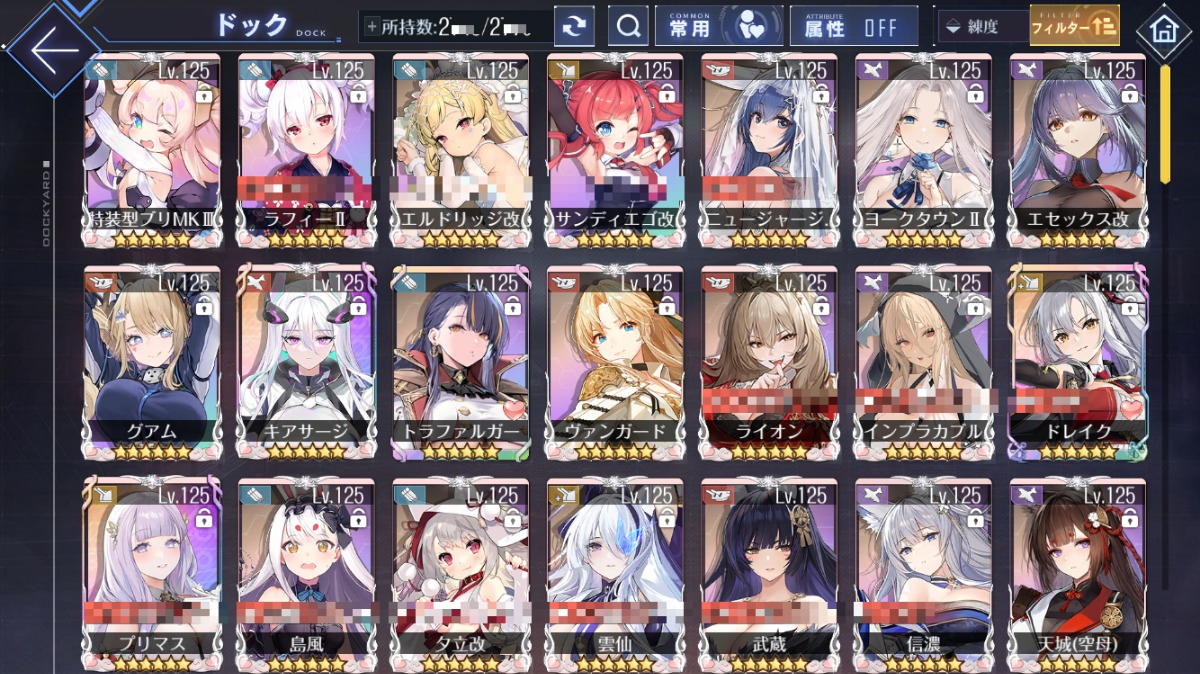The image size is (1200, 674).
Task: Pick the エセックス改 ship card
Action: 1077,150
